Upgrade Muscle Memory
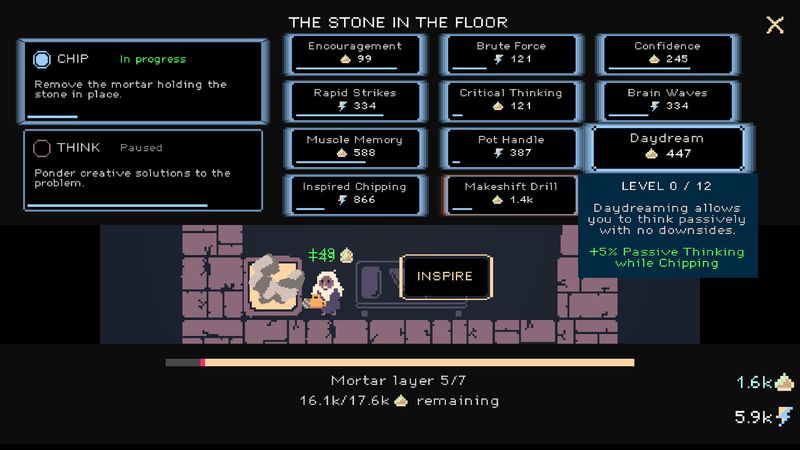The height and width of the screenshot is (450, 800). coord(355,147)
